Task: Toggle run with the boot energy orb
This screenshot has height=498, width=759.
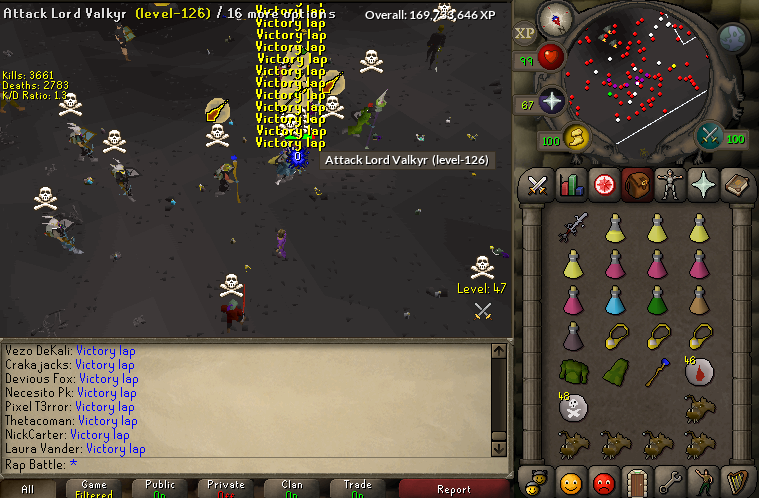Action: point(574,137)
